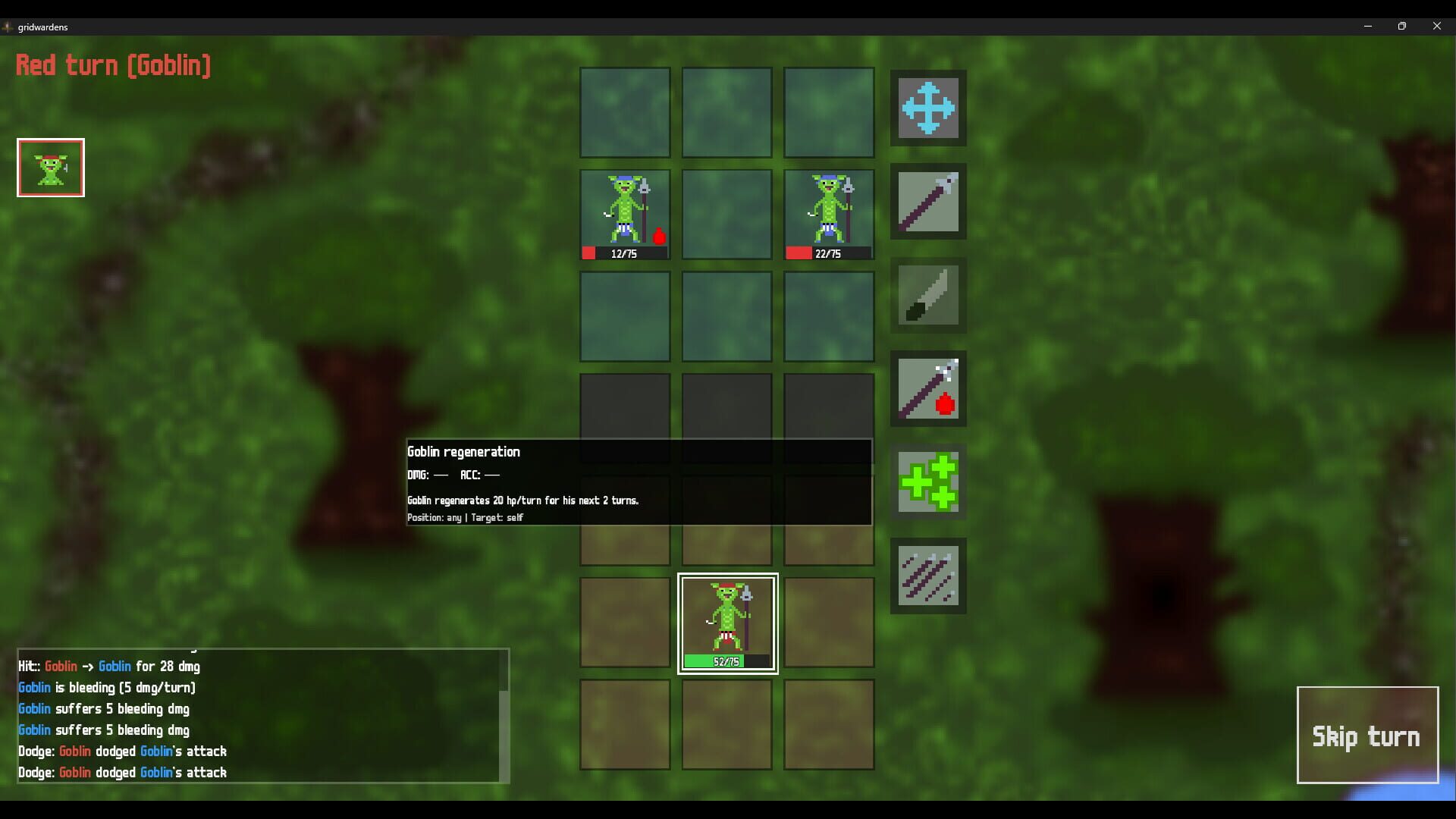The image size is (1456, 819).
Task: Click the gridwardens icon in the title bar
Action: point(8,27)
